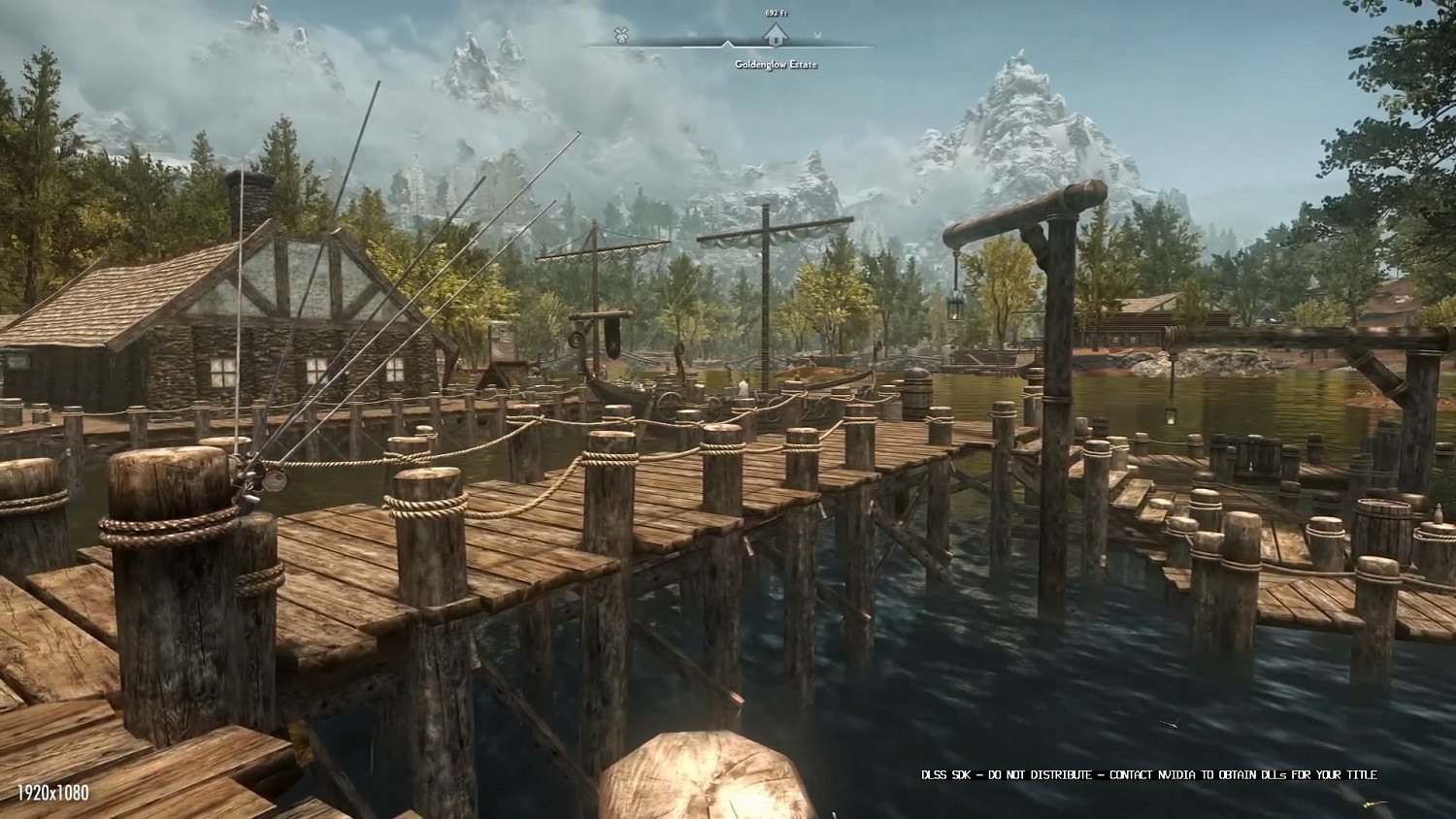
Task: Toggle the compass center notch marker
Action: [x=726, y=43]
